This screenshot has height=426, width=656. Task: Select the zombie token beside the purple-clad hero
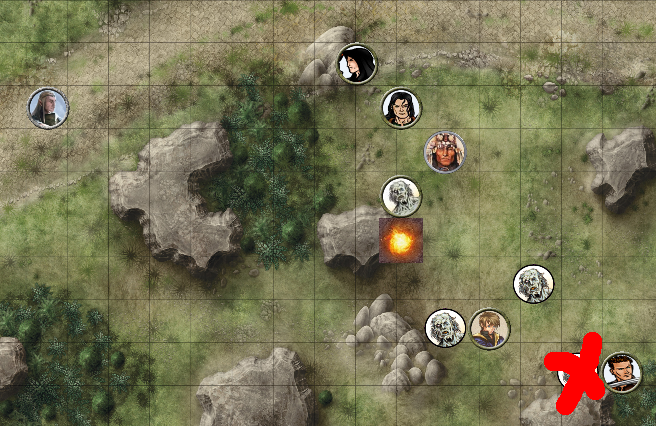pos(445,328)
